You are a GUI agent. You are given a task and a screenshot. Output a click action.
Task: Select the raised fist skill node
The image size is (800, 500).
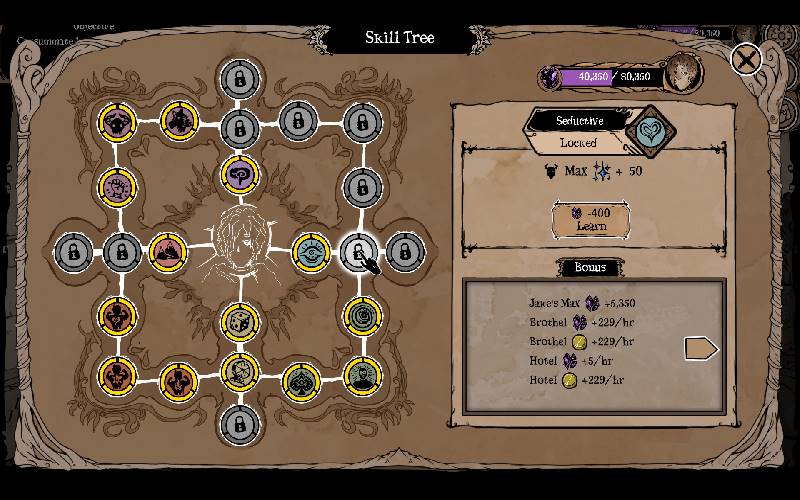[x=118, y=185]
